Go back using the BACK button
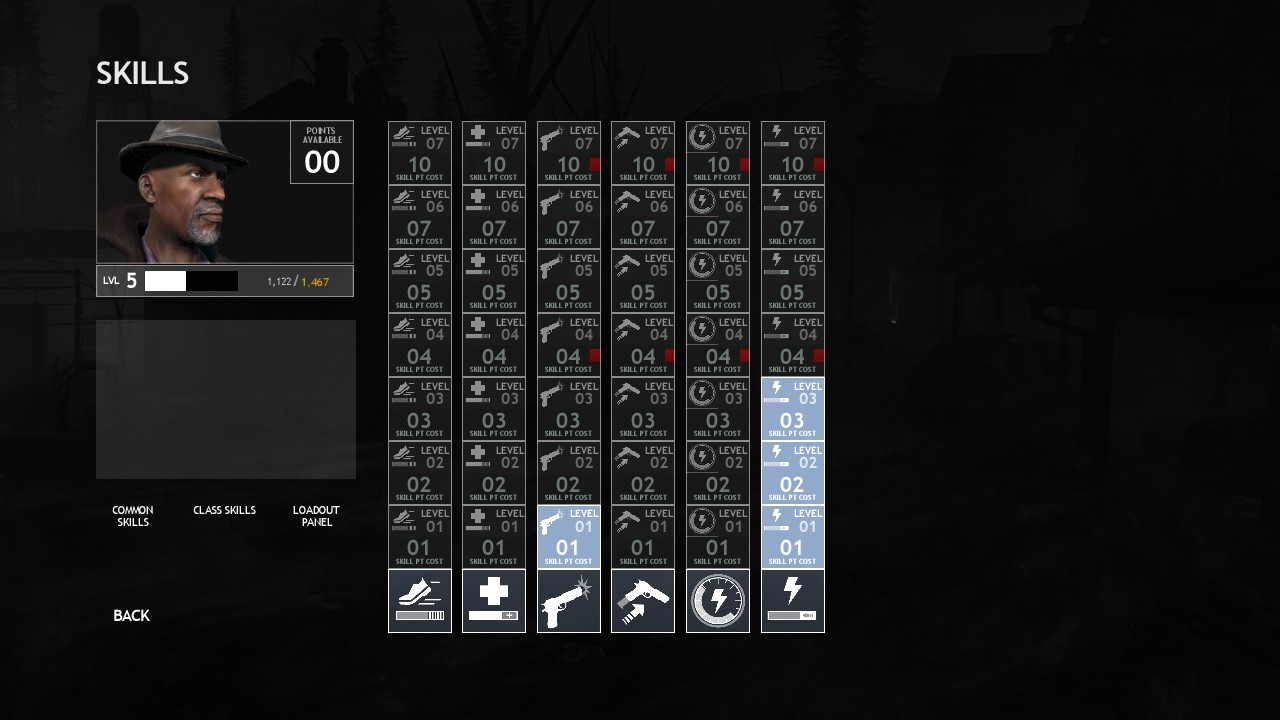The height and width of the screenshot is (720, 1280). [x=131, y=616]
